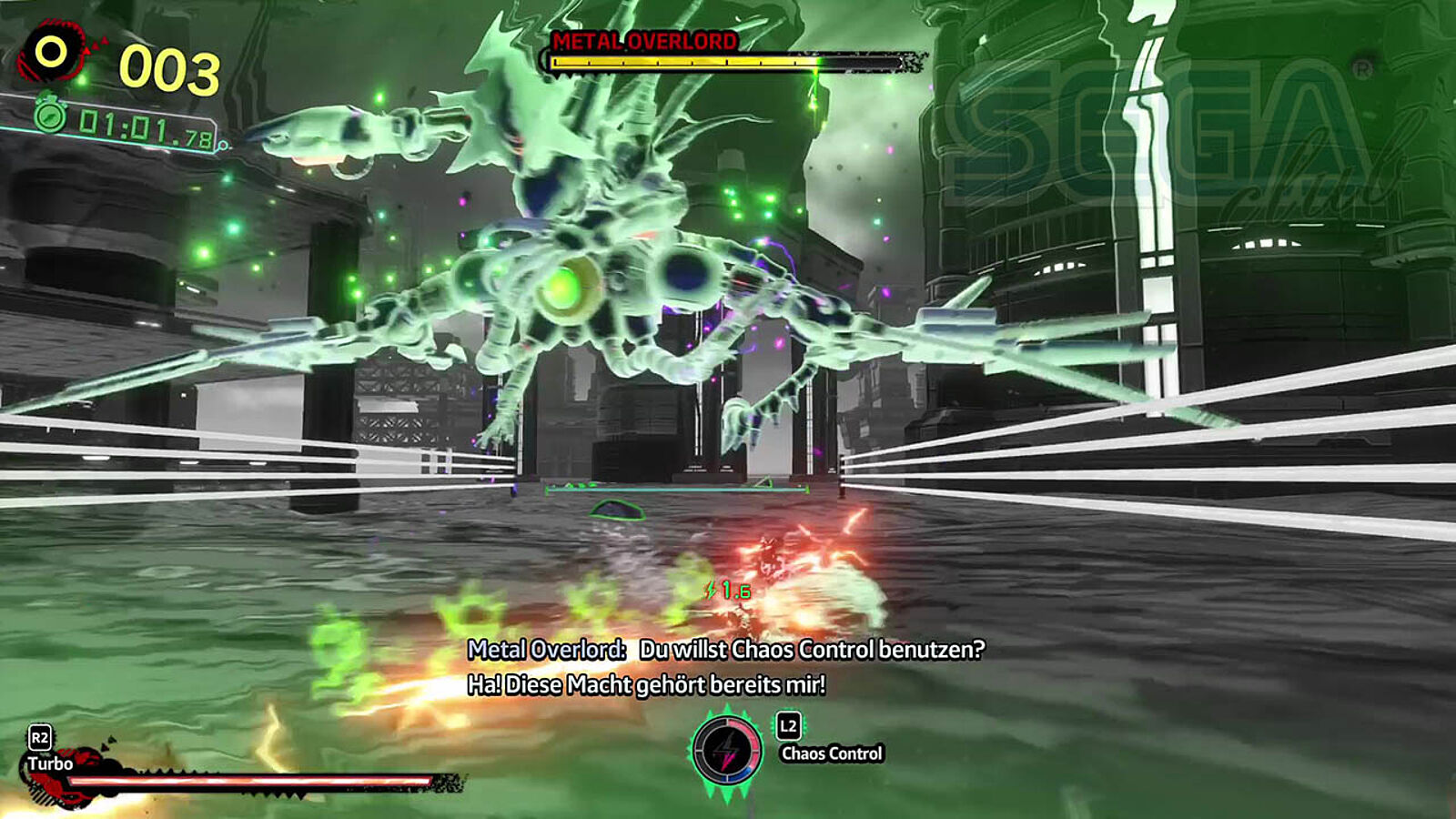Activate the Chaos Control ability icon

[x=726, y=752]
